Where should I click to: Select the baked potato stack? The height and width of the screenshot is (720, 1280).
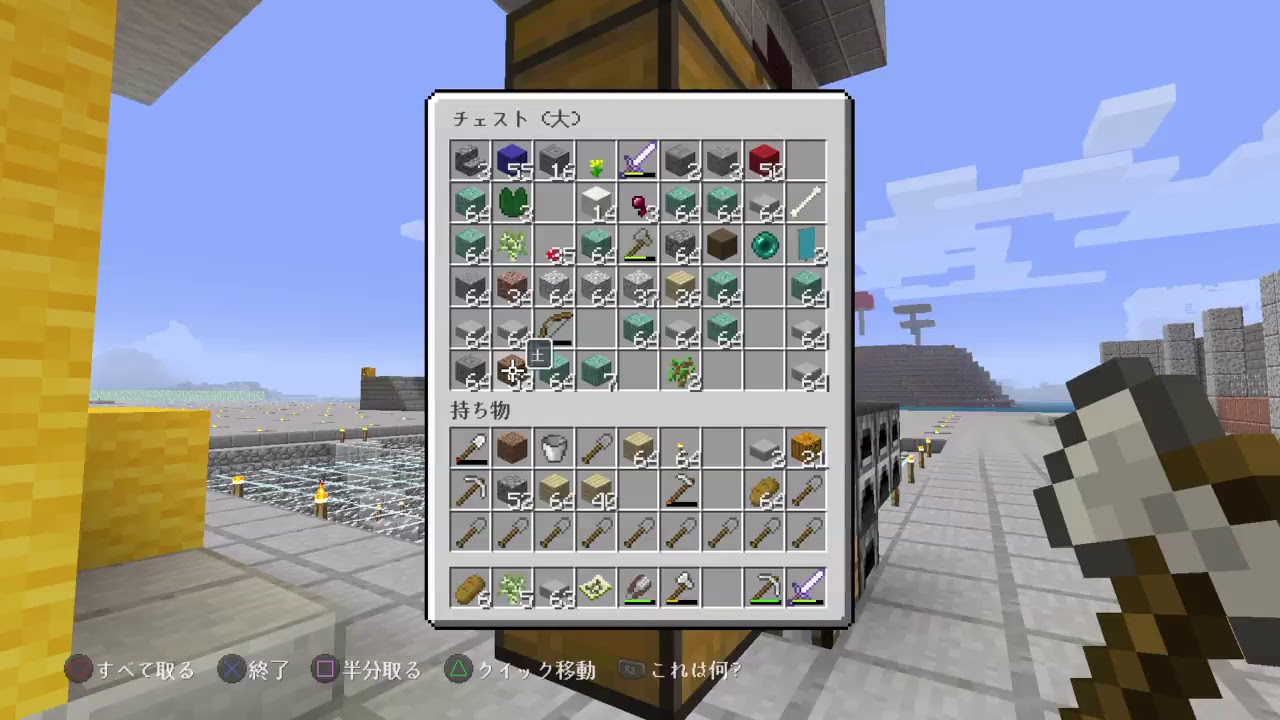[764, 490]
